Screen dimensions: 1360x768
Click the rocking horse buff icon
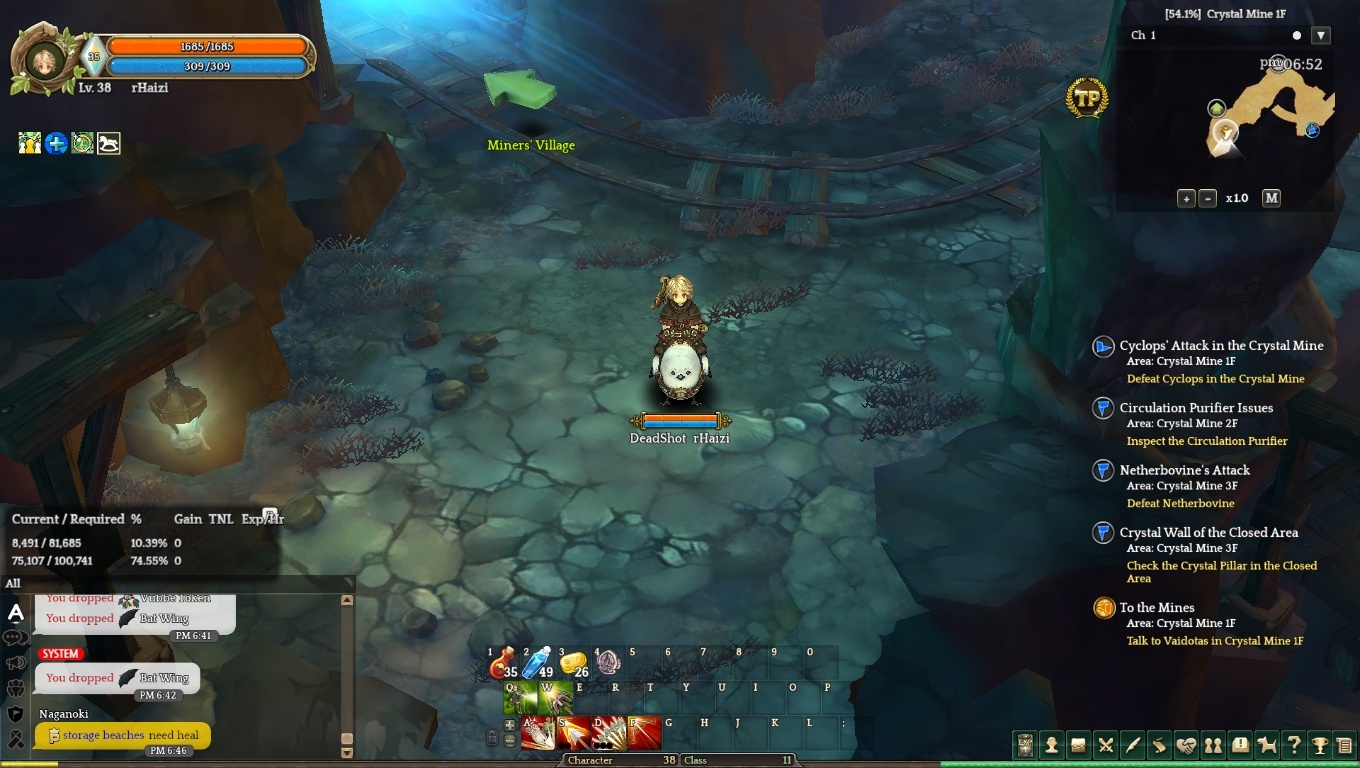[108, 144]
